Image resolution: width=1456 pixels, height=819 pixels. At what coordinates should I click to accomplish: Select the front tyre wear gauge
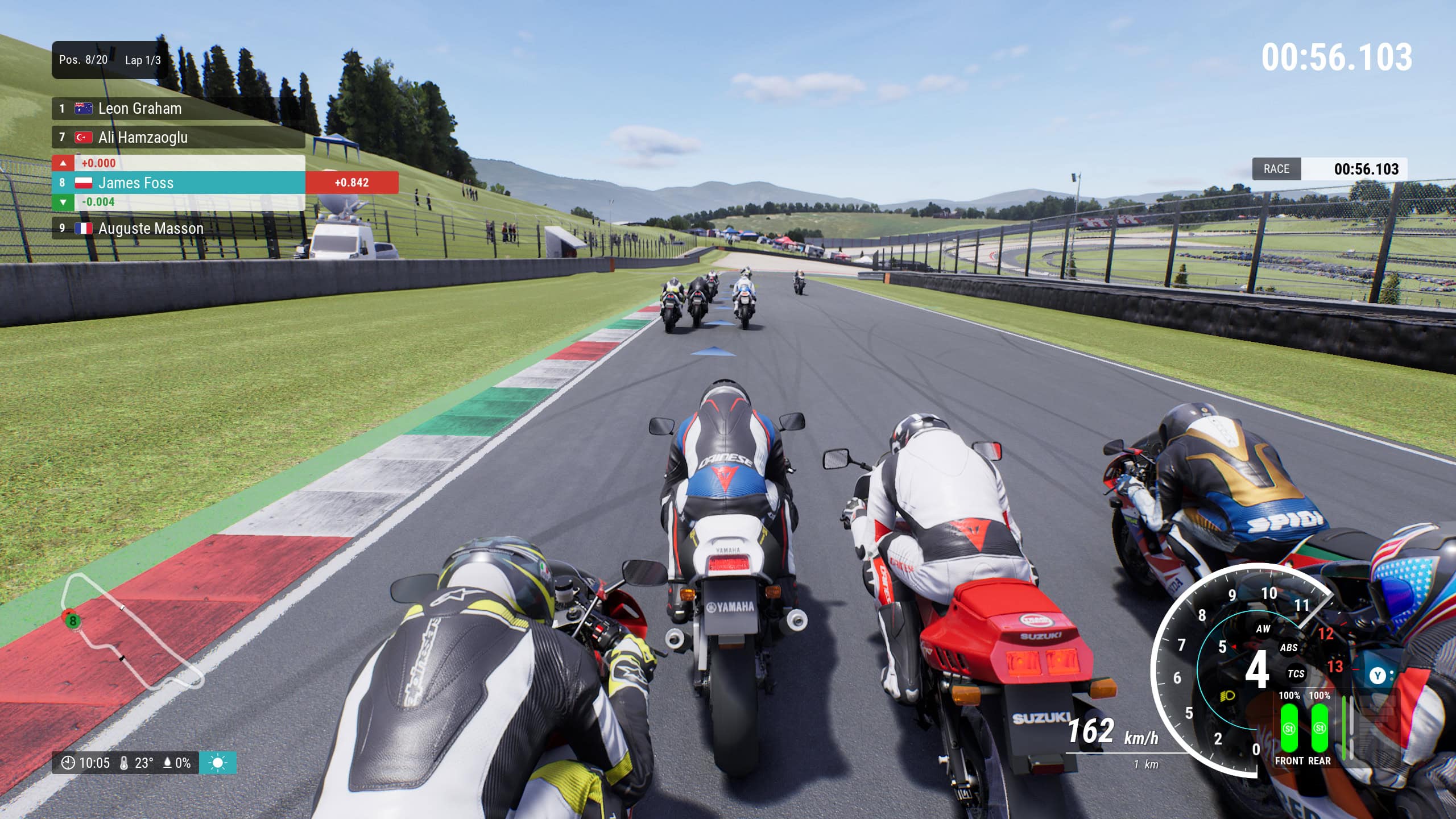point(1289,728)
